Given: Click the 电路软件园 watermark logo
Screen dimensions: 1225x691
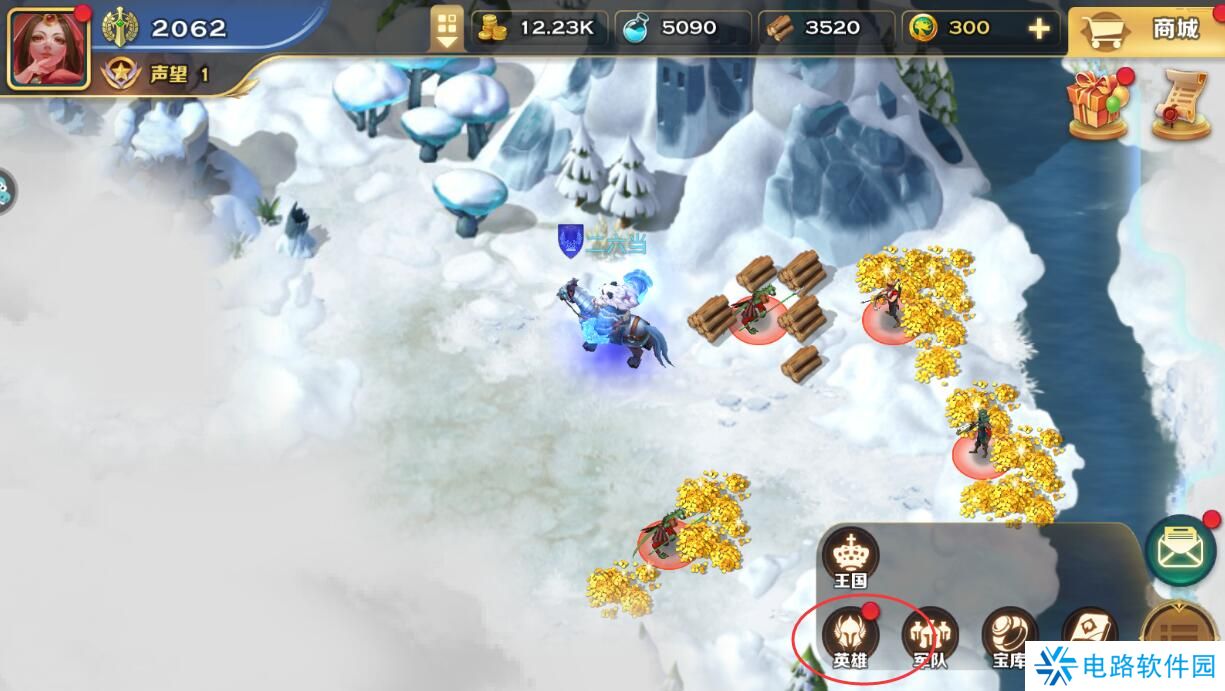Looking at the screenshot, I should pos(1125,666).
